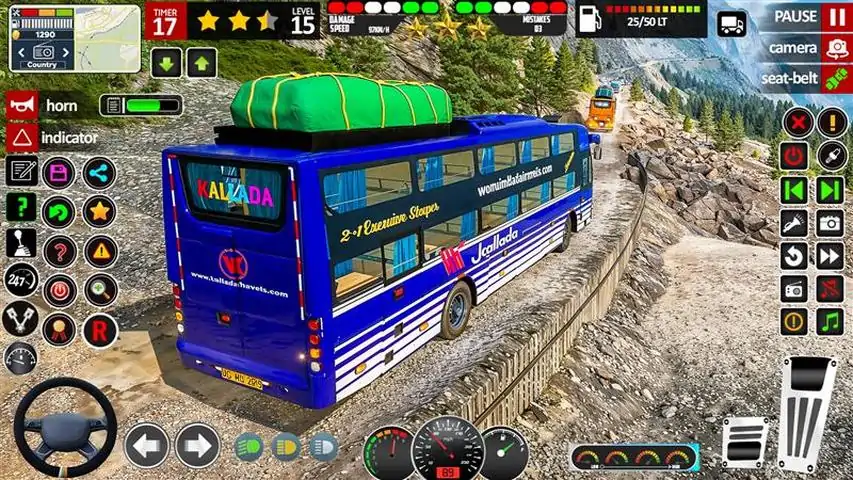Open the minimap in the corner
The image size is (853, 480).
47,37
